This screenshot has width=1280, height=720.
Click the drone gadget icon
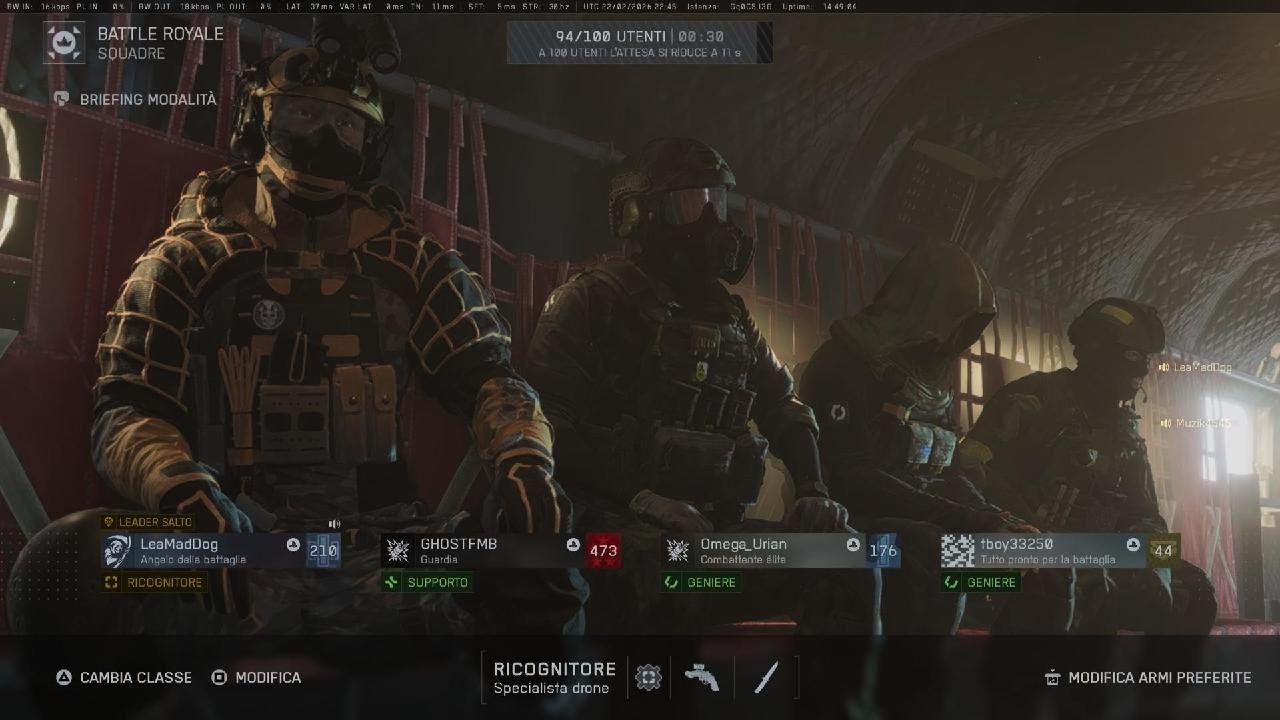[x=649, y=678]
